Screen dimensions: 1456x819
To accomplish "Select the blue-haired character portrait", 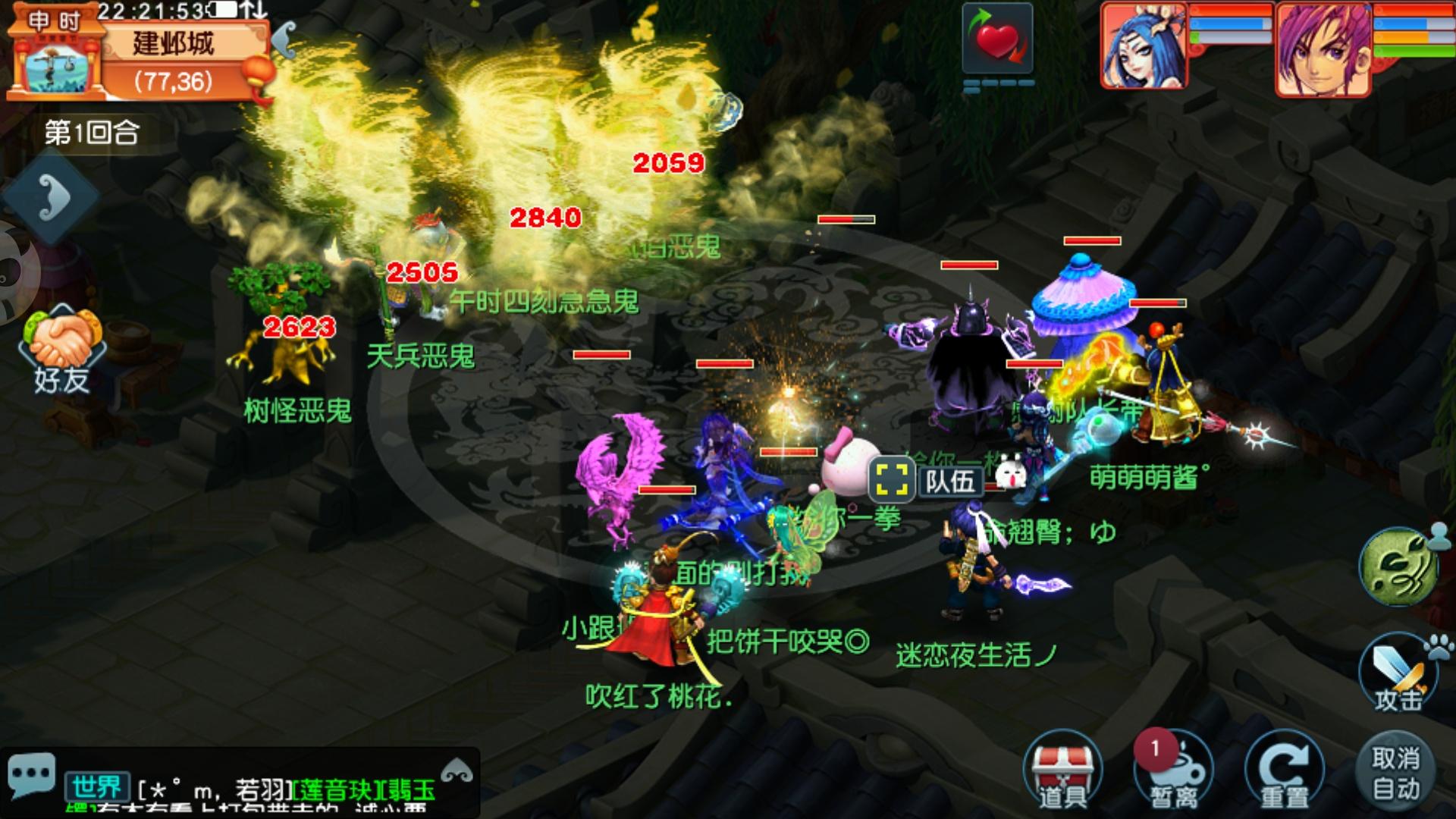I will (x=1144, y=47).
